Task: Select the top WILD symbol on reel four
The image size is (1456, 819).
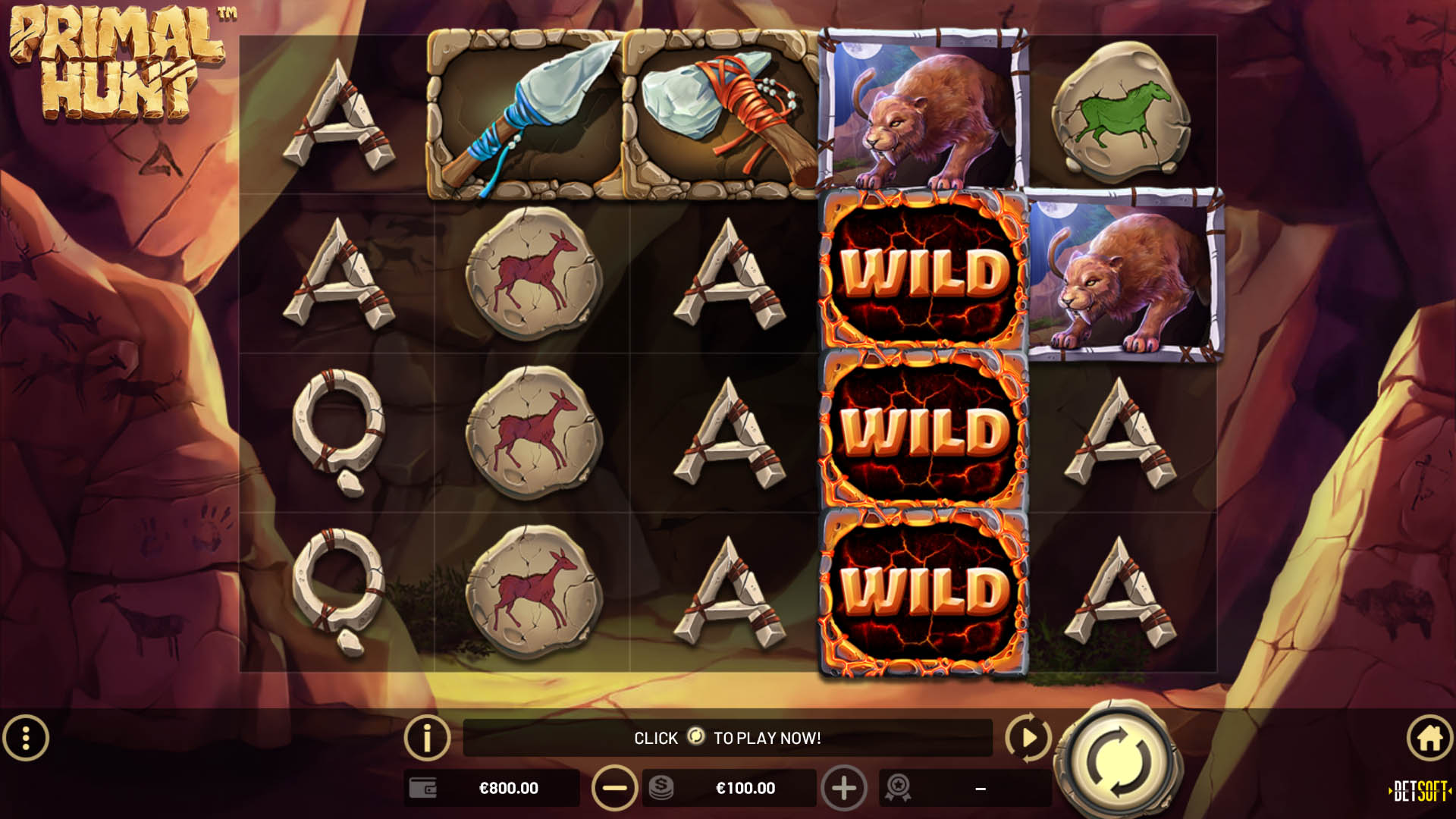Action: (921, 273)
